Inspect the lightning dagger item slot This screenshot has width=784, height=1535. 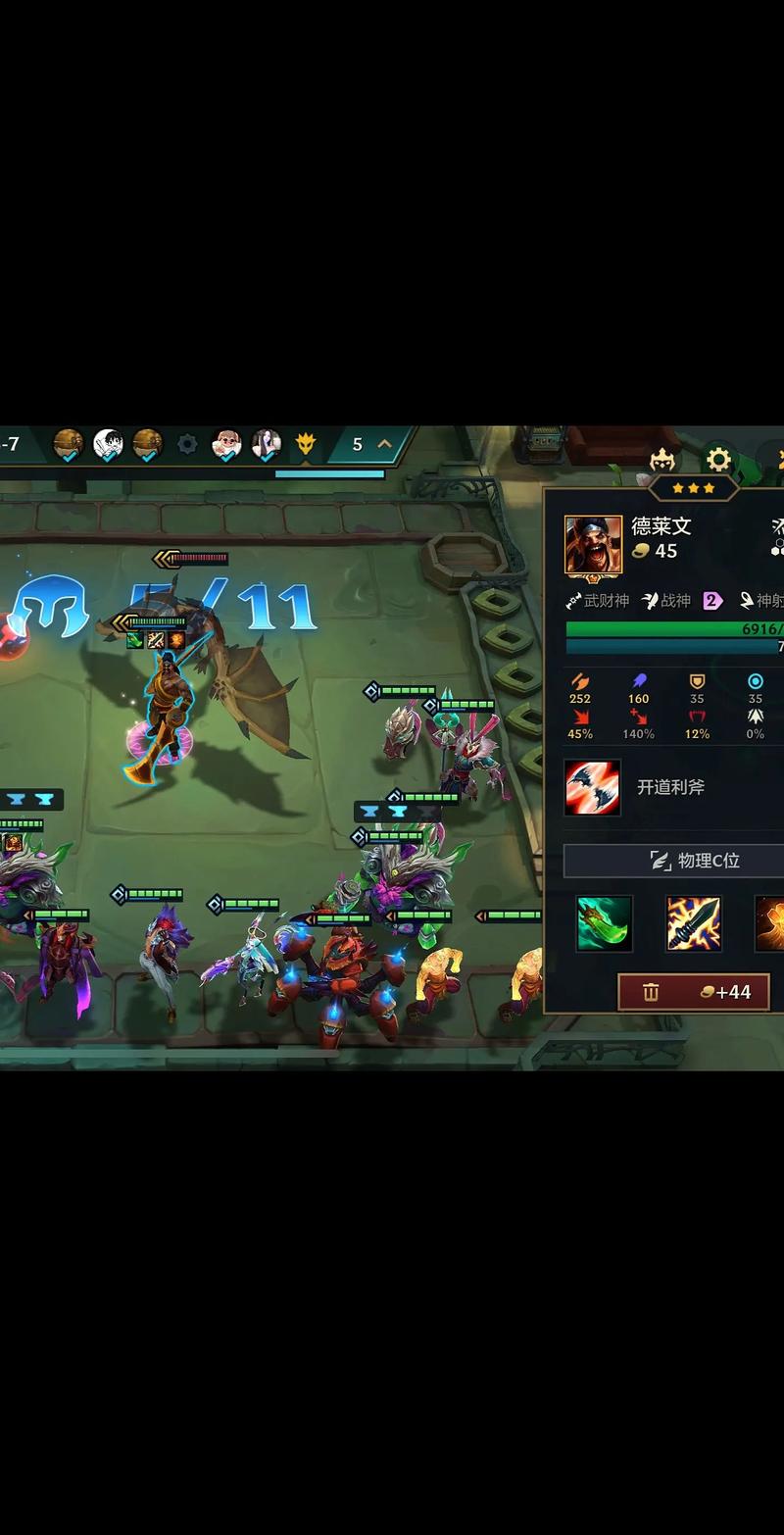pos(694,923)
